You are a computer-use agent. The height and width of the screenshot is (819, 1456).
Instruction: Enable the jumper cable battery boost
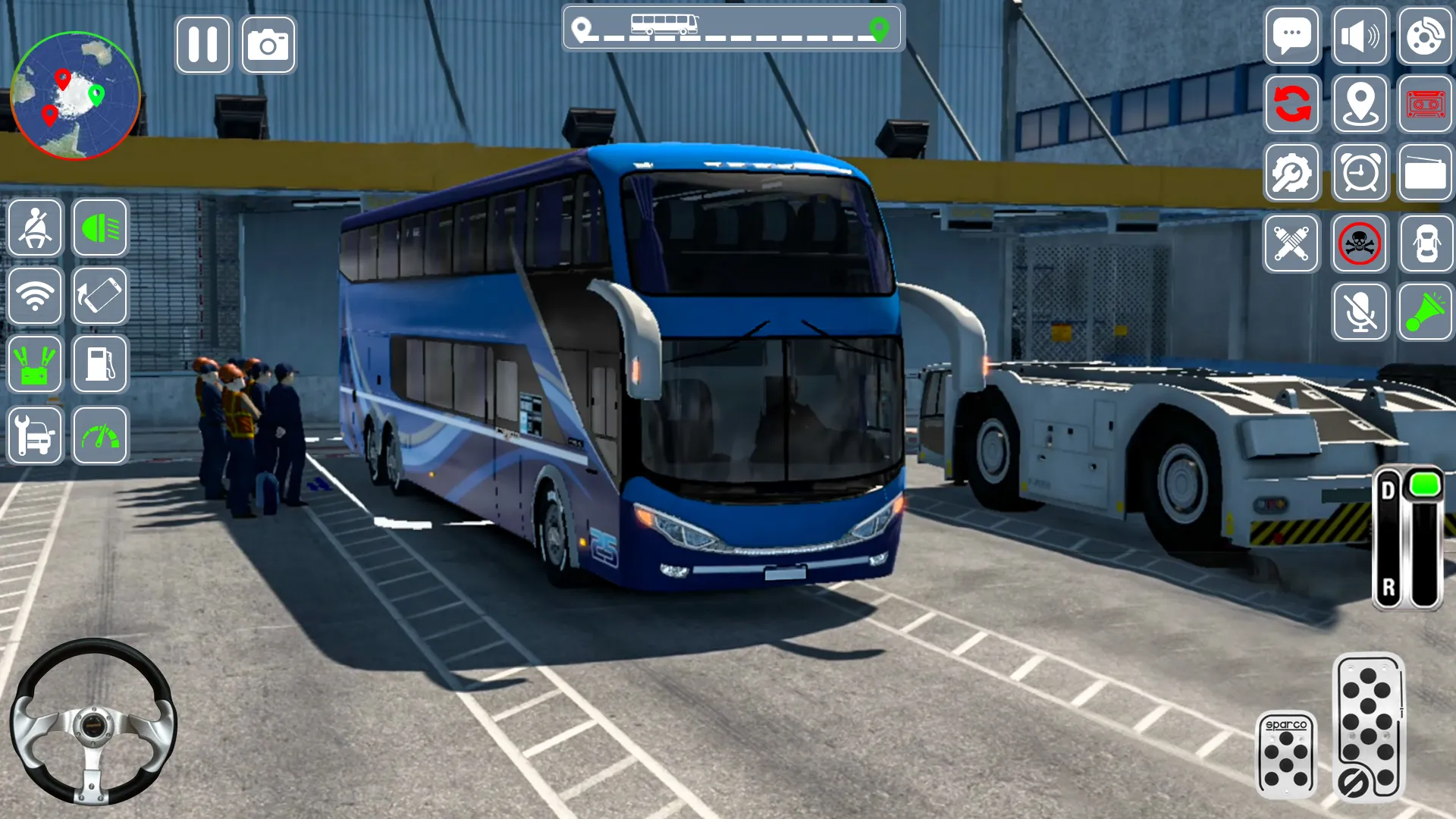tap(35, 366)
